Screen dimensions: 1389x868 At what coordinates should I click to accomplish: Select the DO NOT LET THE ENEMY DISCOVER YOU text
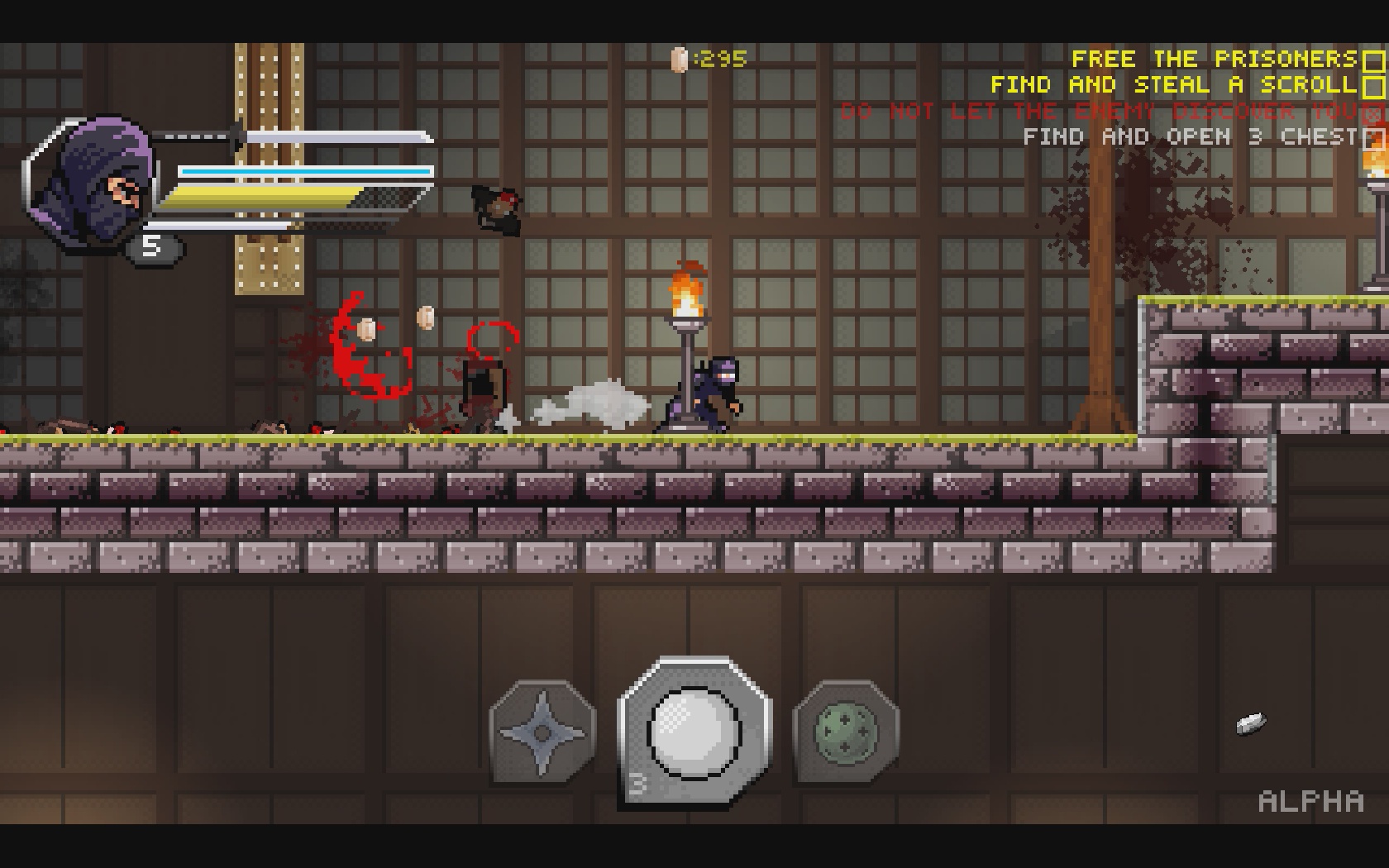click(x=1100, y=111)
